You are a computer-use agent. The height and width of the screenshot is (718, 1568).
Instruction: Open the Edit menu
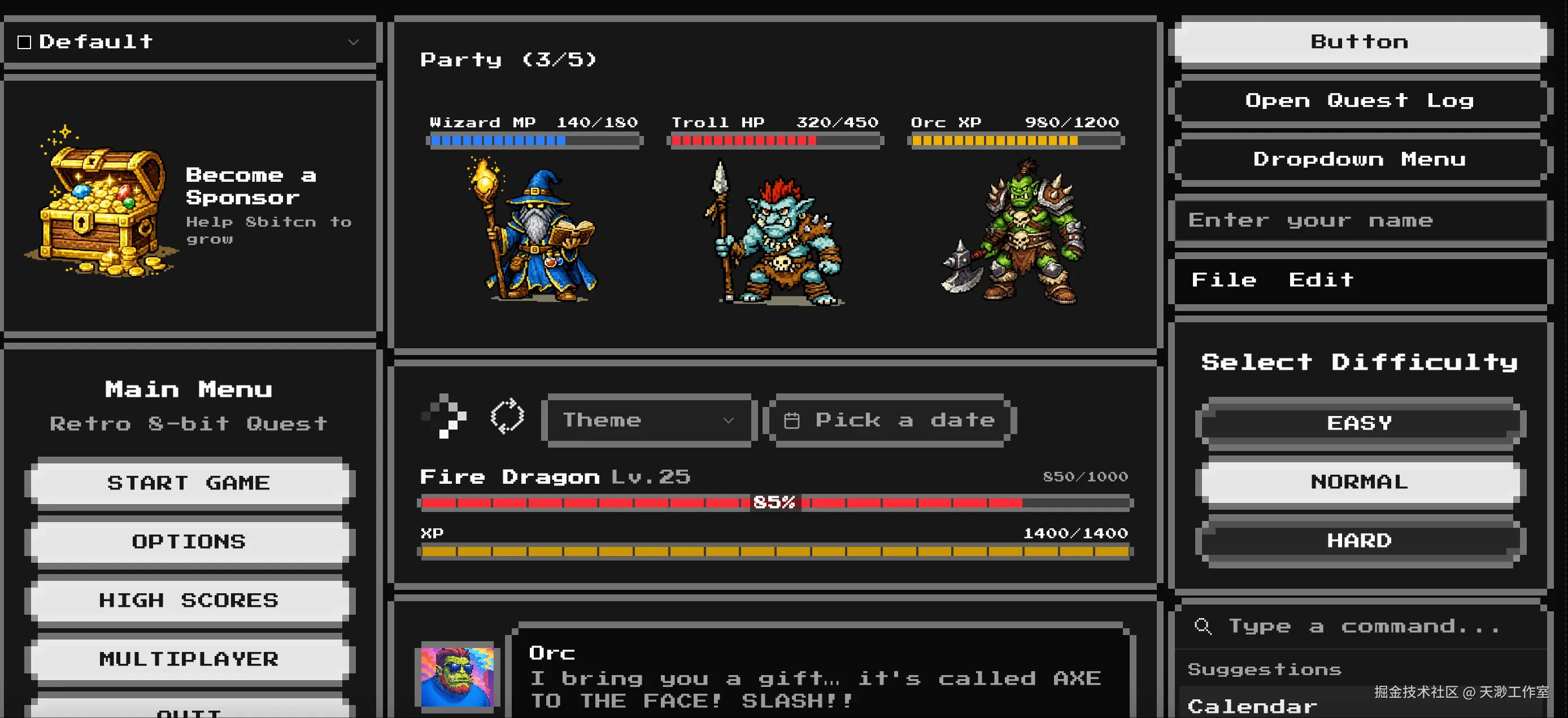click(x=1319, y=279)
